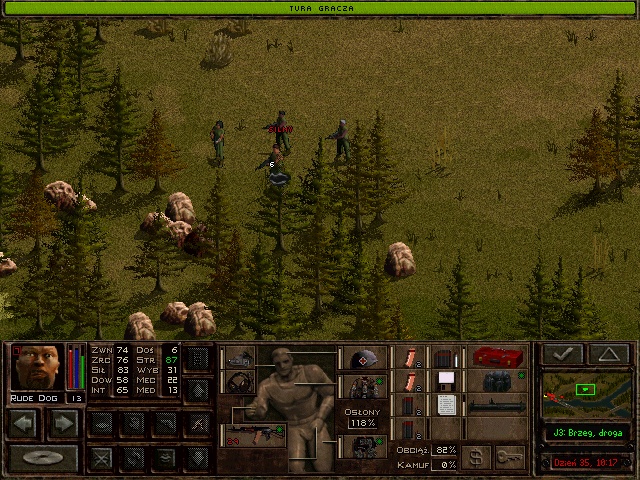The width and height of the screenshot is (640, 480).
Task: Open the money dollar-sign button
Action: (475, 456)
